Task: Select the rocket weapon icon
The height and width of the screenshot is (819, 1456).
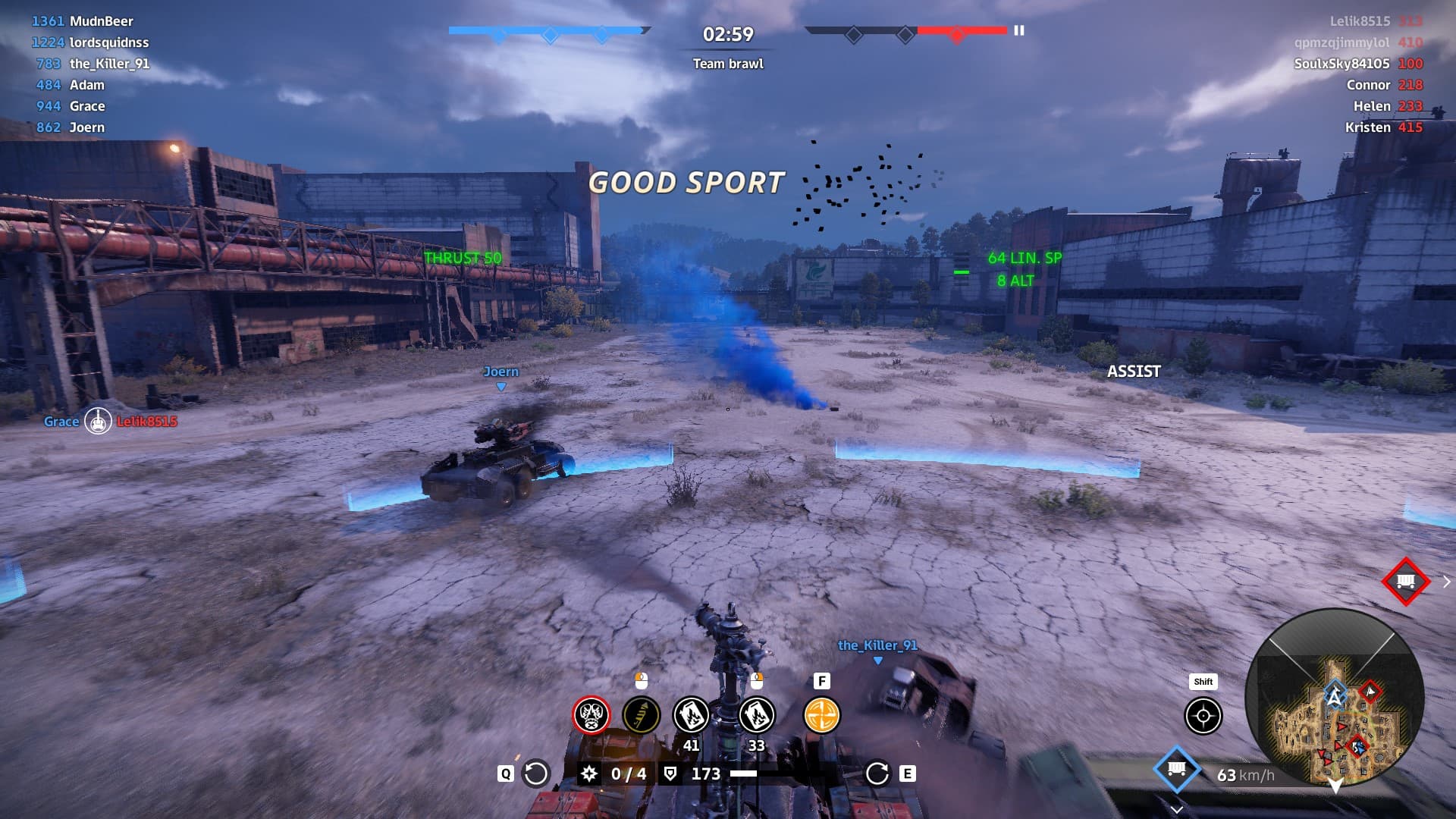Action: click(x=641, y=714)
